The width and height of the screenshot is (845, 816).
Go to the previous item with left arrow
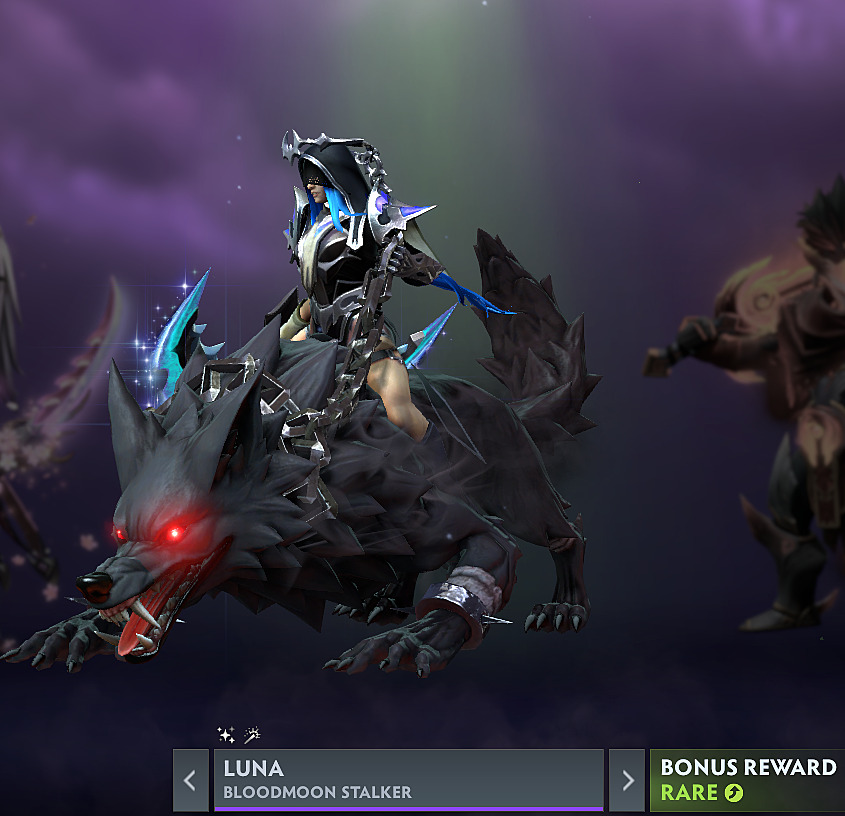coord(190,780)
